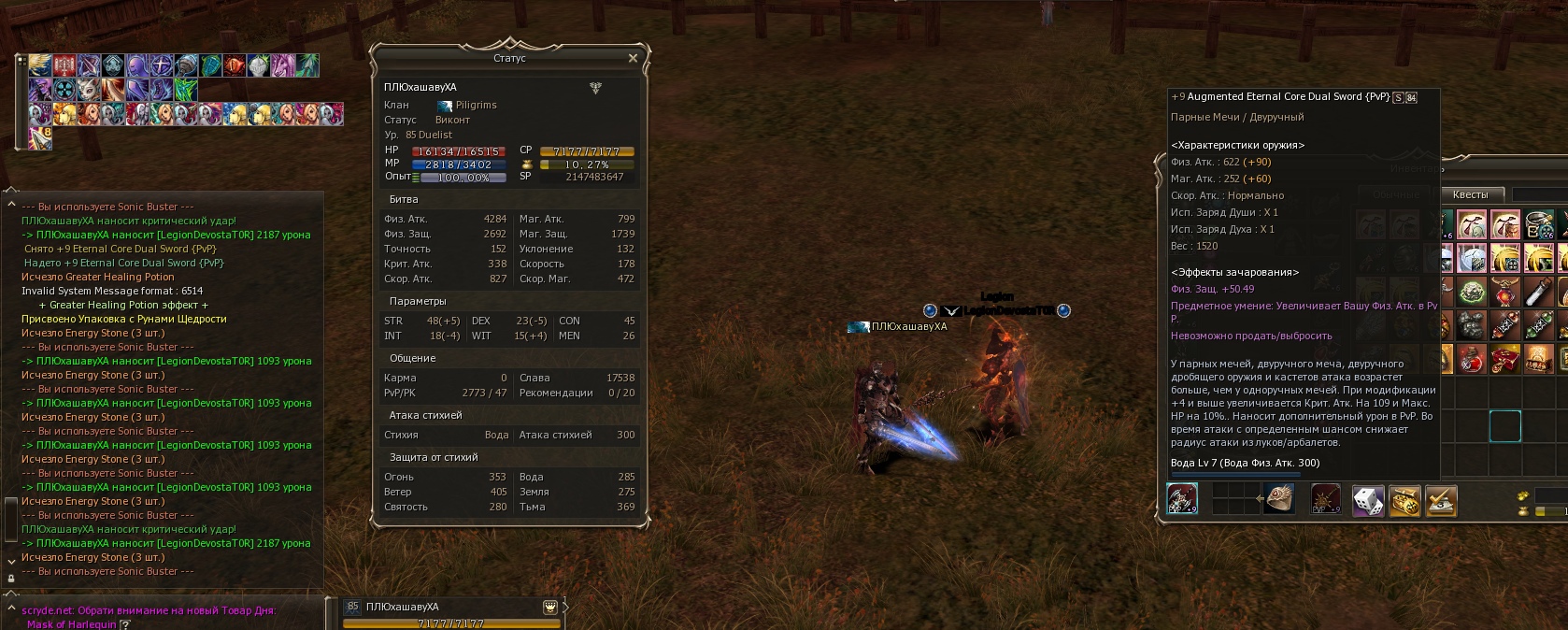Click the golden treasure chest button
1568x630 pixels.
(1404, 500)
